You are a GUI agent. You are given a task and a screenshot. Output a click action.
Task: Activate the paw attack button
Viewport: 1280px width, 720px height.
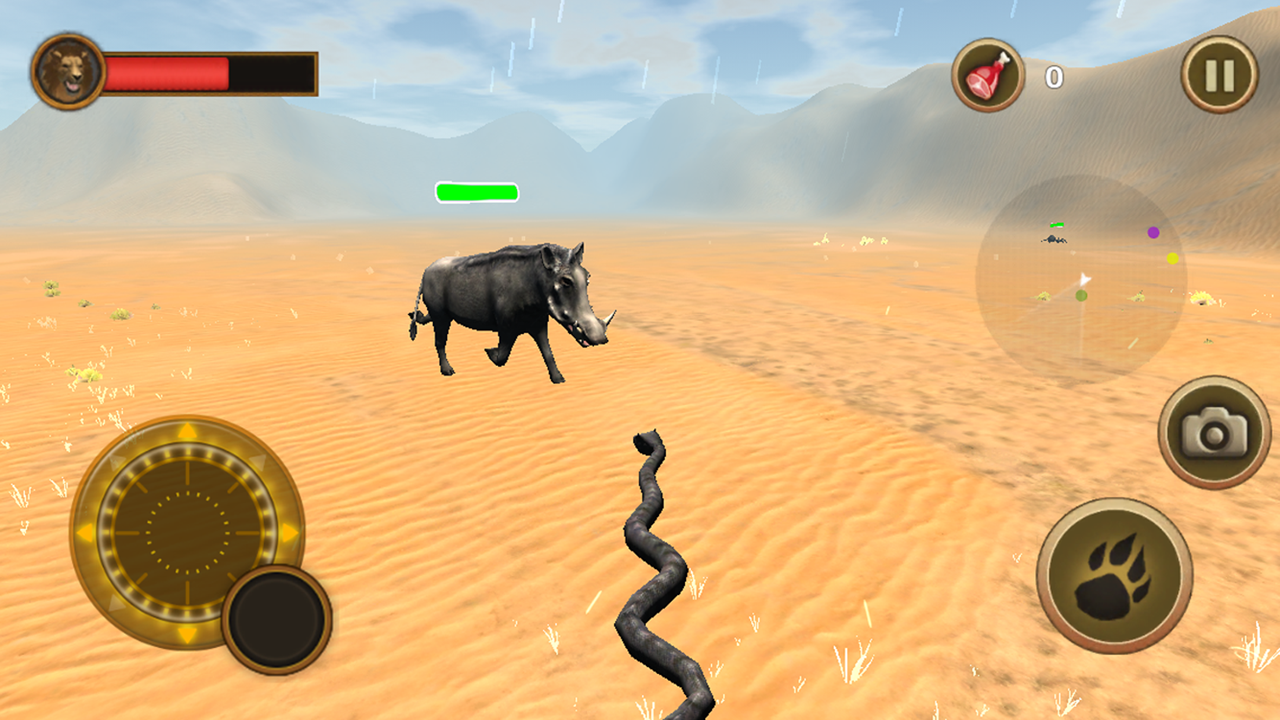coord(1117,580)
